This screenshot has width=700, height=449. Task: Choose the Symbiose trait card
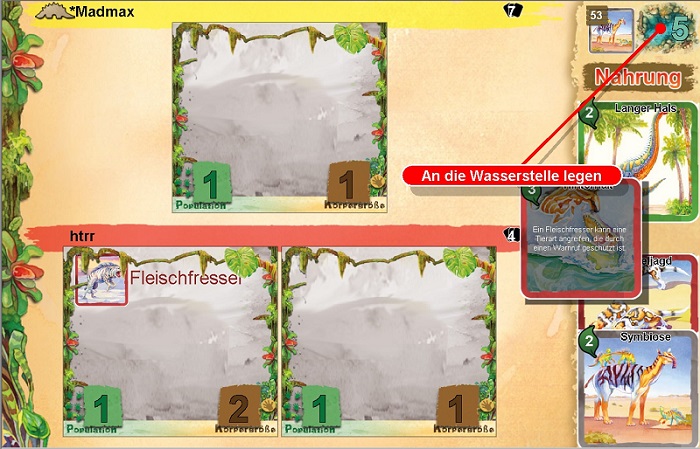[x=637, y=388]
